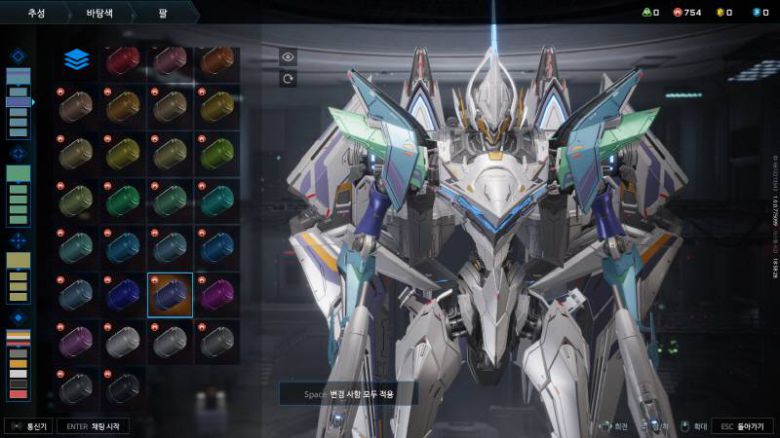Select the 팔 tab
Viewport: 780px width, 438px height.
coord(162,14)
